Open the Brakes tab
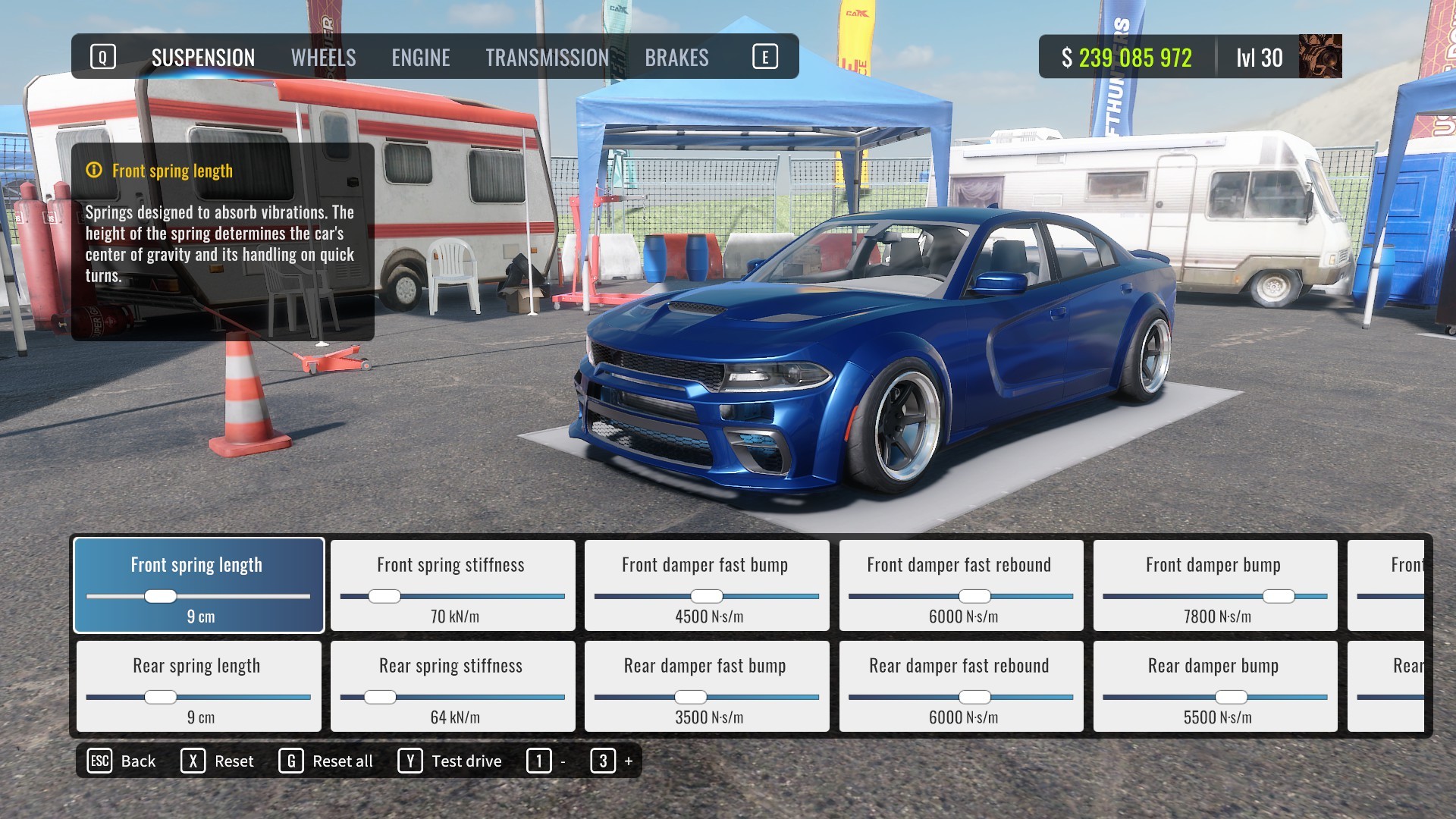 tap(677, 57)
